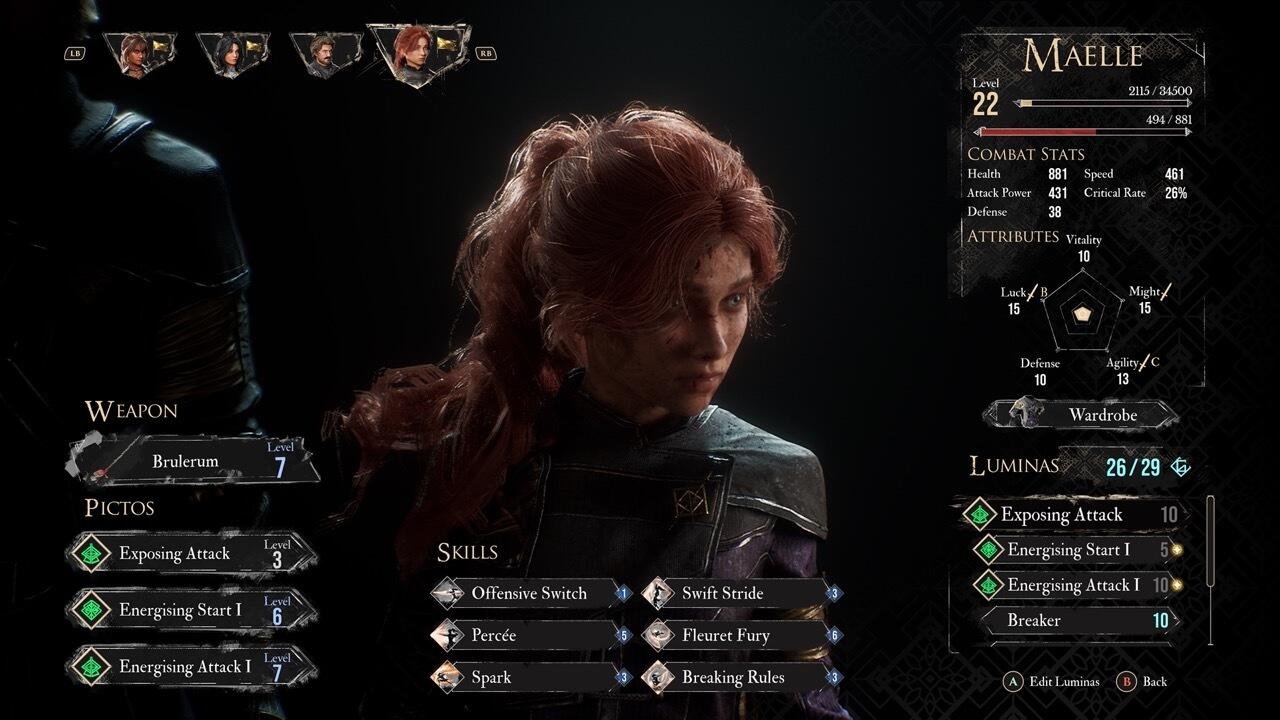The image size is (1280, 720).
Task: Open the Fleuret Fury skill
Action: (740, 635)
